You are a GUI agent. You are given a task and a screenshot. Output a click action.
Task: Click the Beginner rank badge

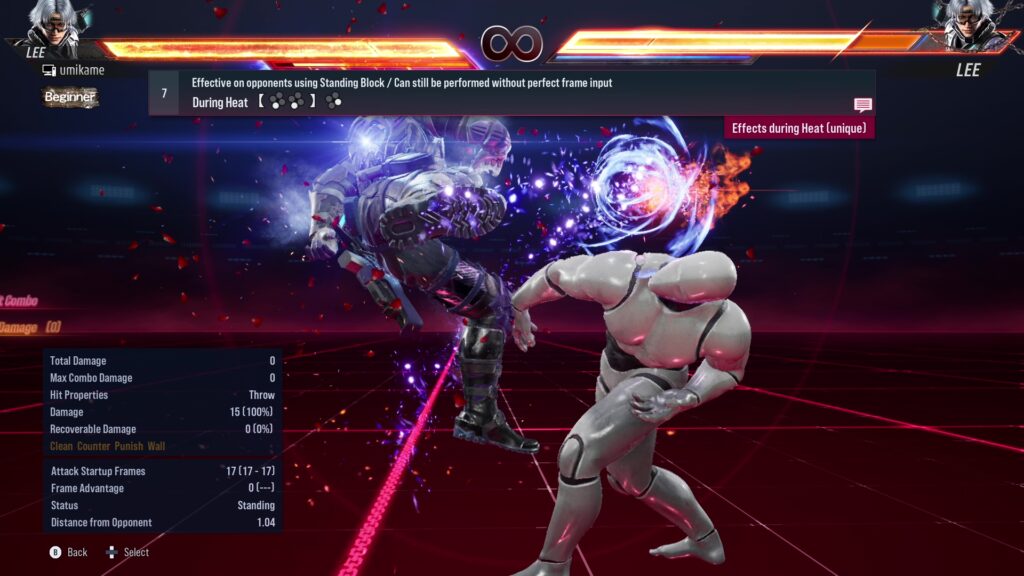tap(70, 97)
